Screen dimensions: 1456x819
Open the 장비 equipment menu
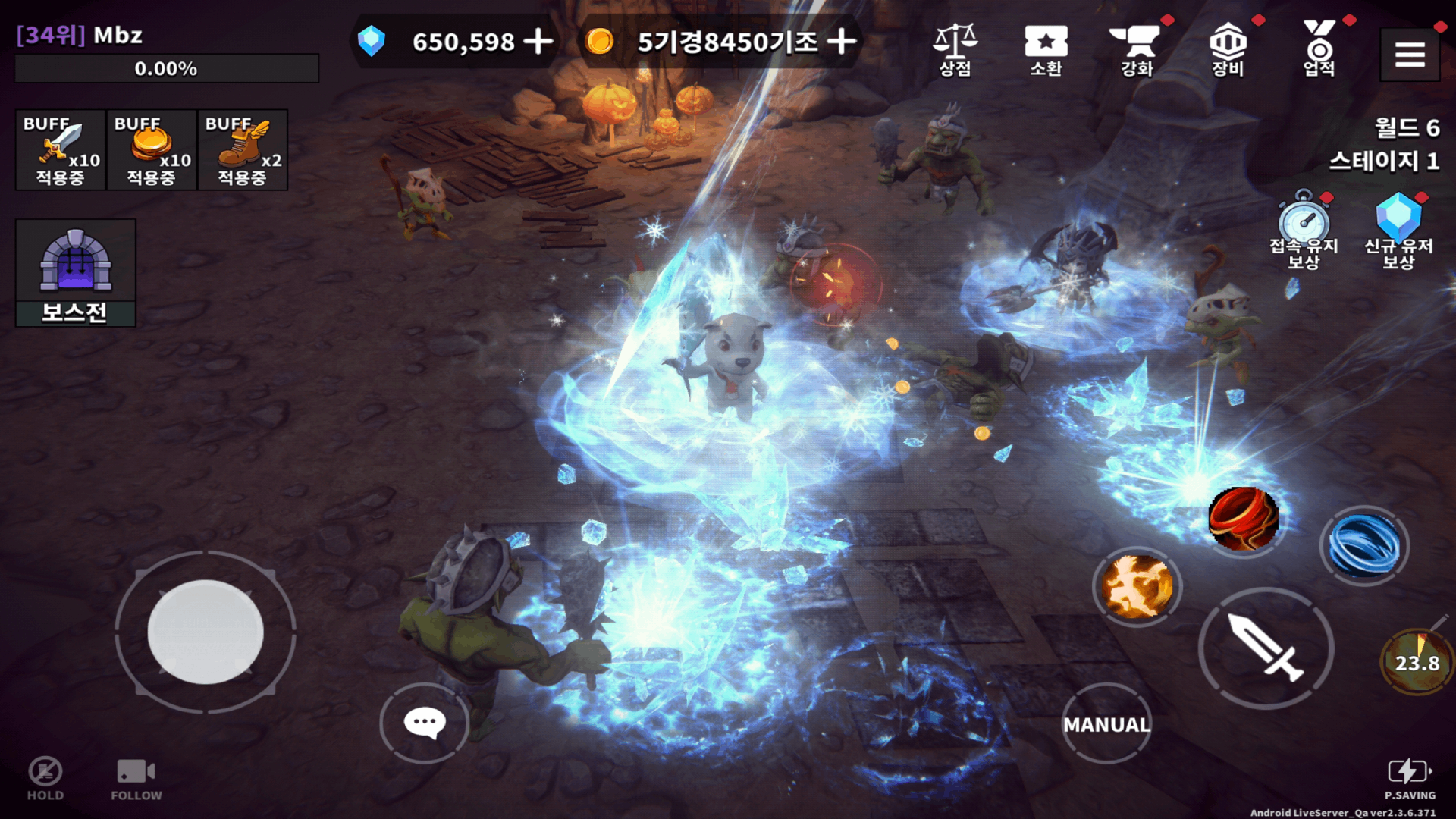tap(1228, 49)
